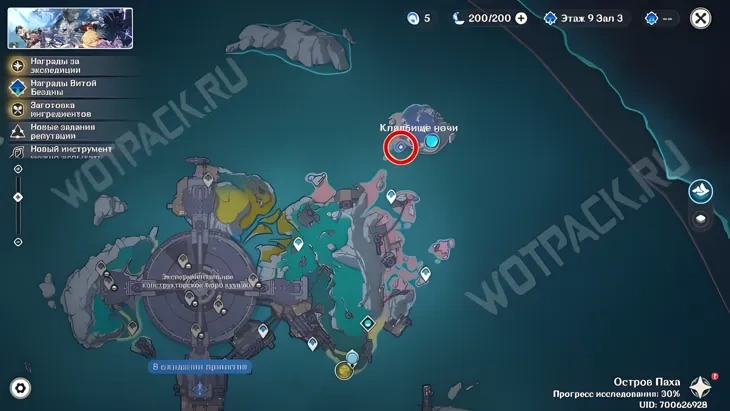The image size is (730, 411).
Task: Open Заготовка ингредиентов reminder
Action: click(x=61, y=109)
